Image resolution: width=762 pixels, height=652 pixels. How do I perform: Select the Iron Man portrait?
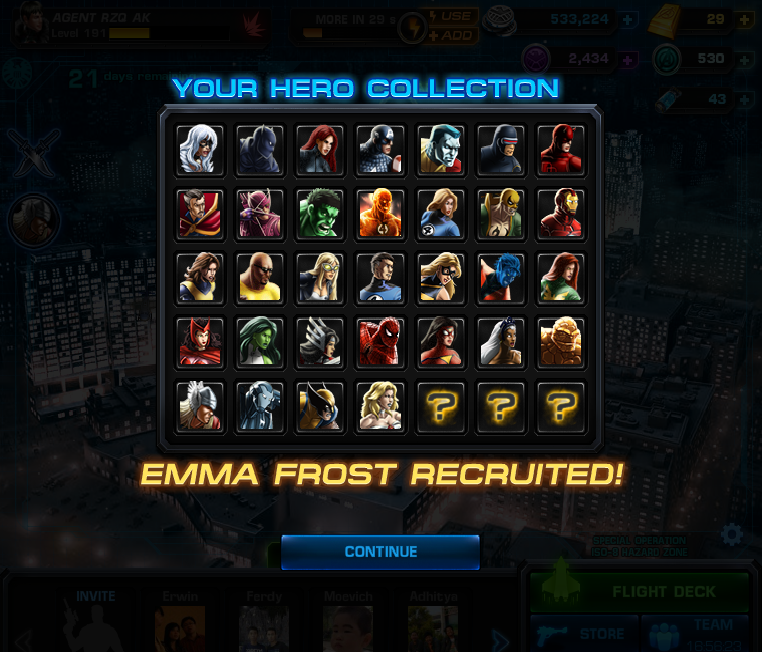[x=560, y=213]
